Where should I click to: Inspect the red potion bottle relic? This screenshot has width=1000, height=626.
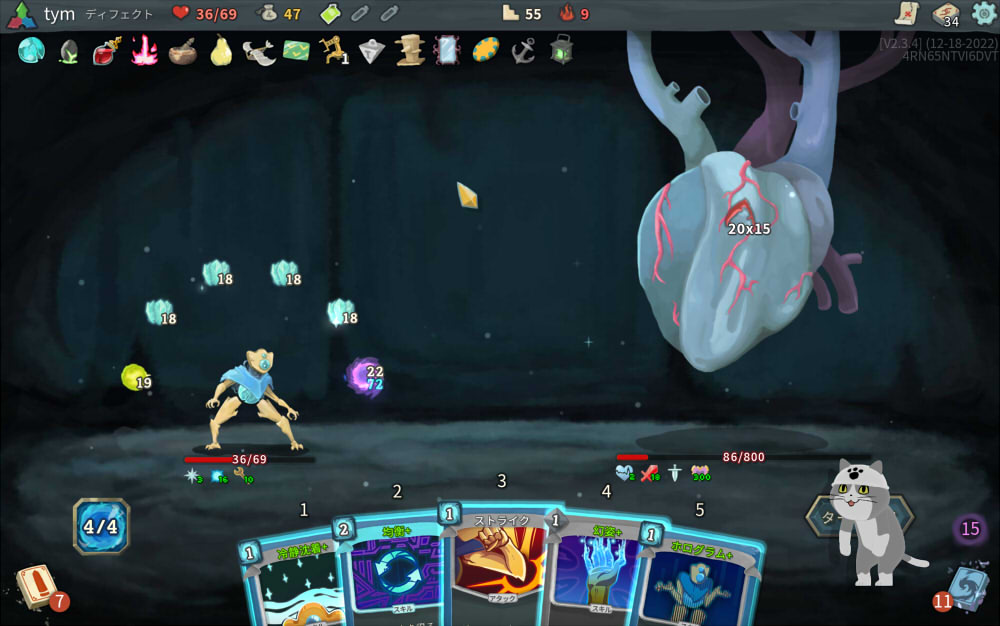(106, 50)
